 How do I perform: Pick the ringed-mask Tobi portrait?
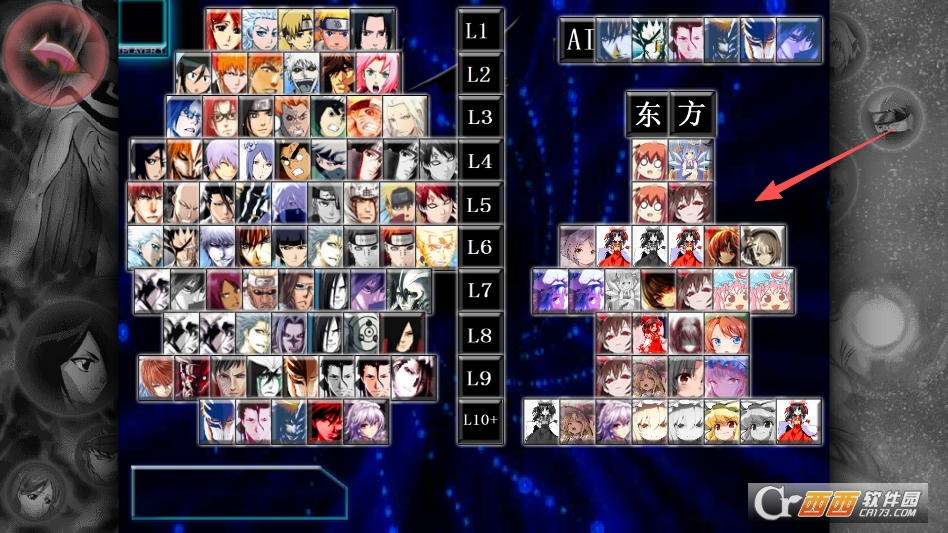coord(362,332)
